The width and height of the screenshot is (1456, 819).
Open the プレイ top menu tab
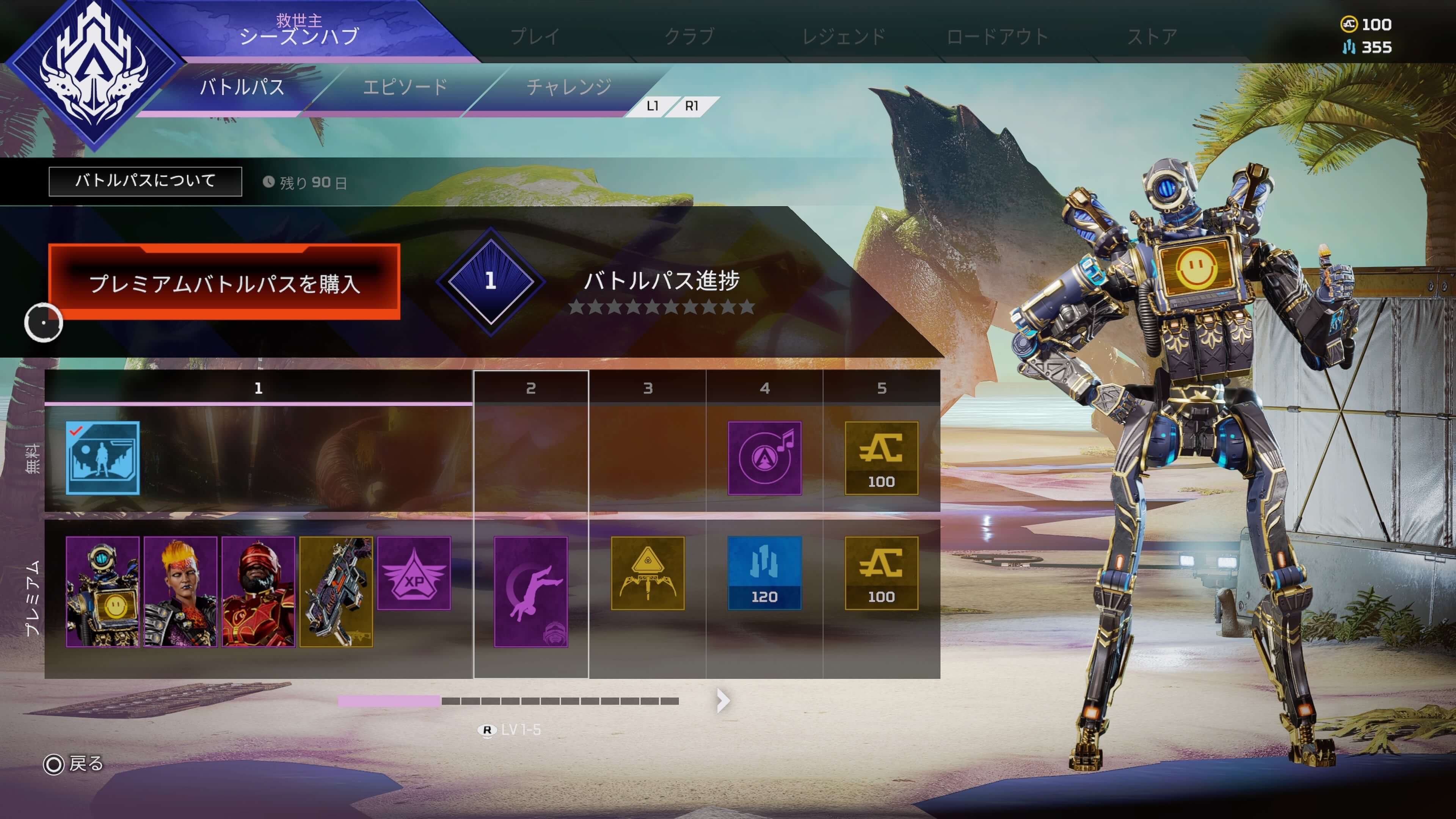535,37
